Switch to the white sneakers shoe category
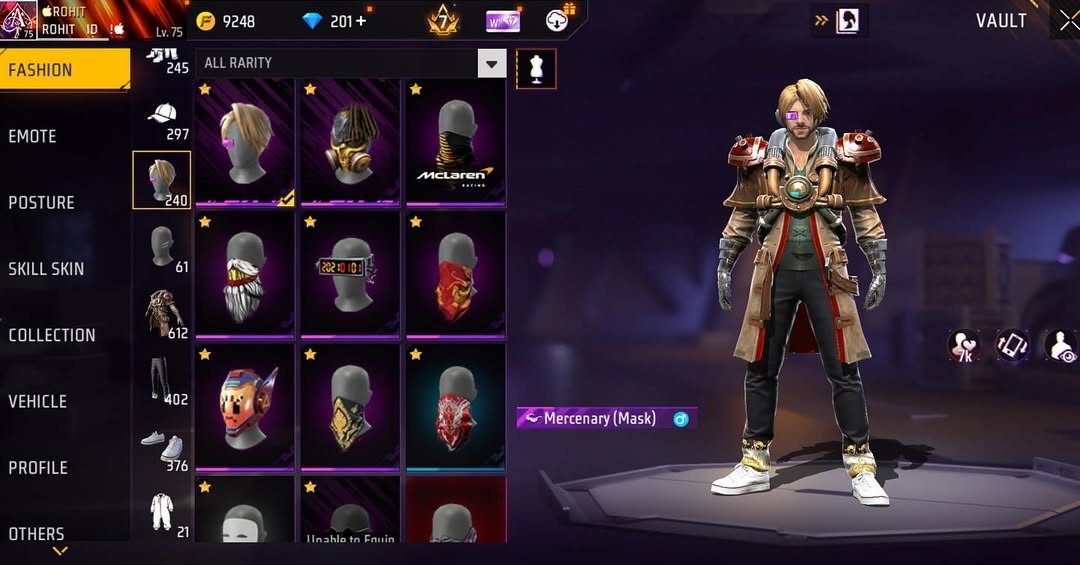The width and height of the screenshot is (1080, 565). pyautogui.click(x=162, y=446)
